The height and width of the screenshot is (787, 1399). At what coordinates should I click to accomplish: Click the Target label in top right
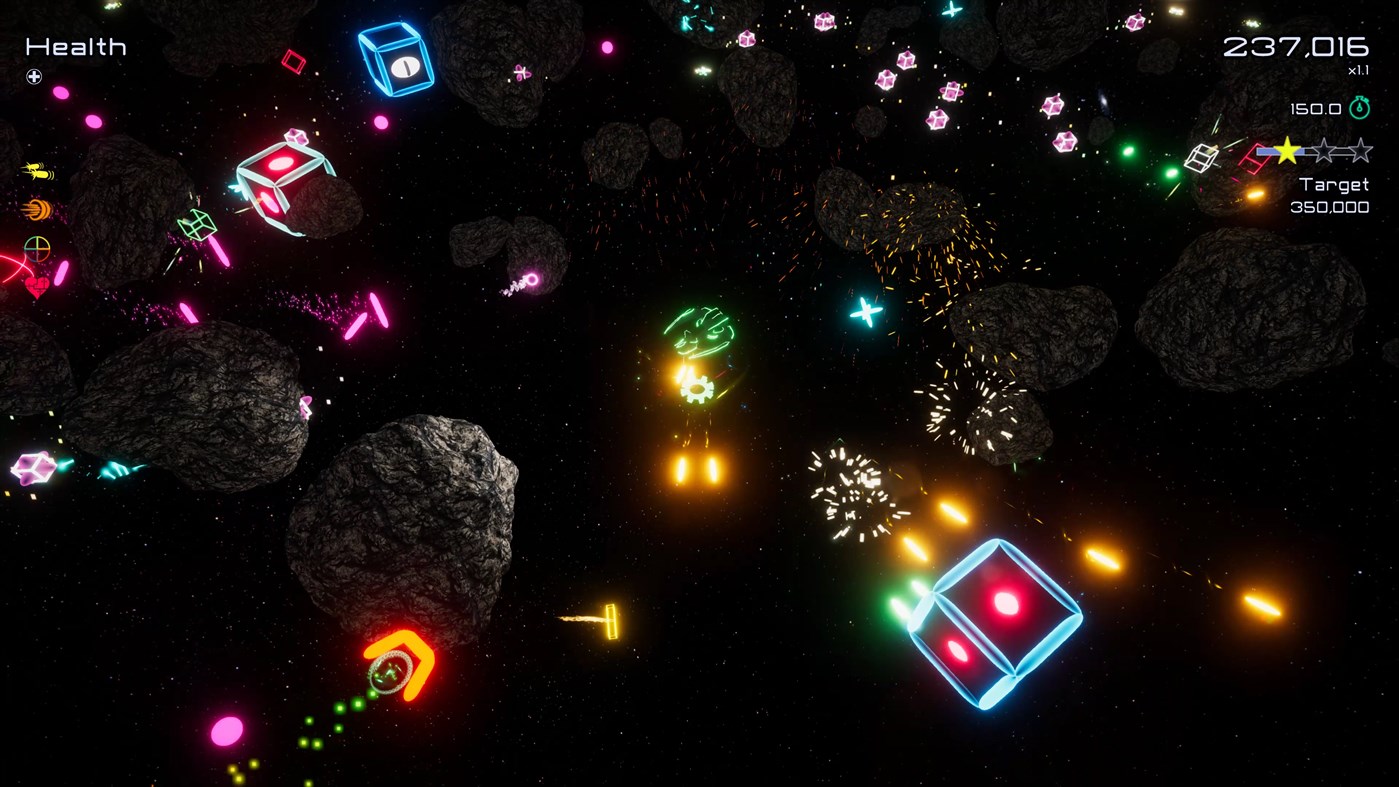(1333, 184)
